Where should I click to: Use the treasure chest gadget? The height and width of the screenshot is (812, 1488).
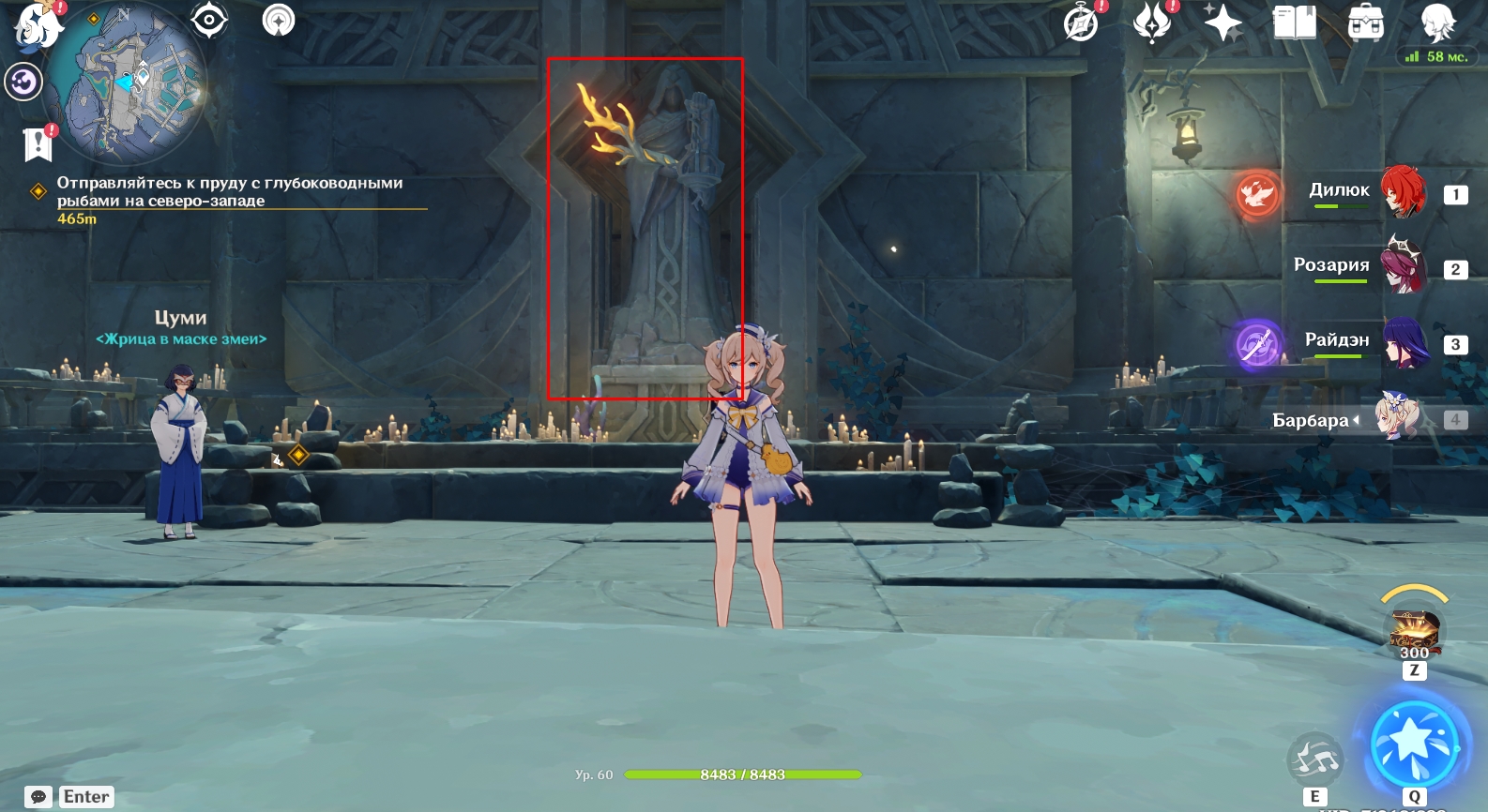(x=1414, y=628)
